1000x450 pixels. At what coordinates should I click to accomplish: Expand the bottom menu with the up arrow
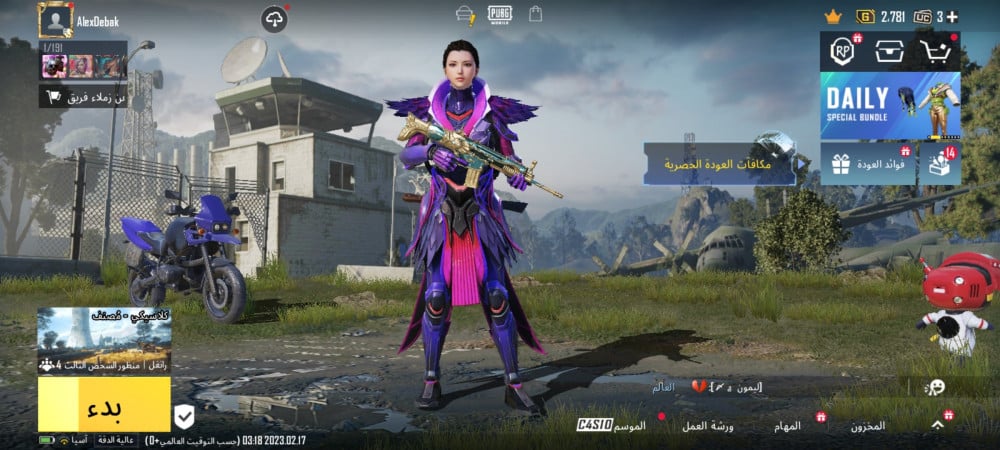pos(938,424)
